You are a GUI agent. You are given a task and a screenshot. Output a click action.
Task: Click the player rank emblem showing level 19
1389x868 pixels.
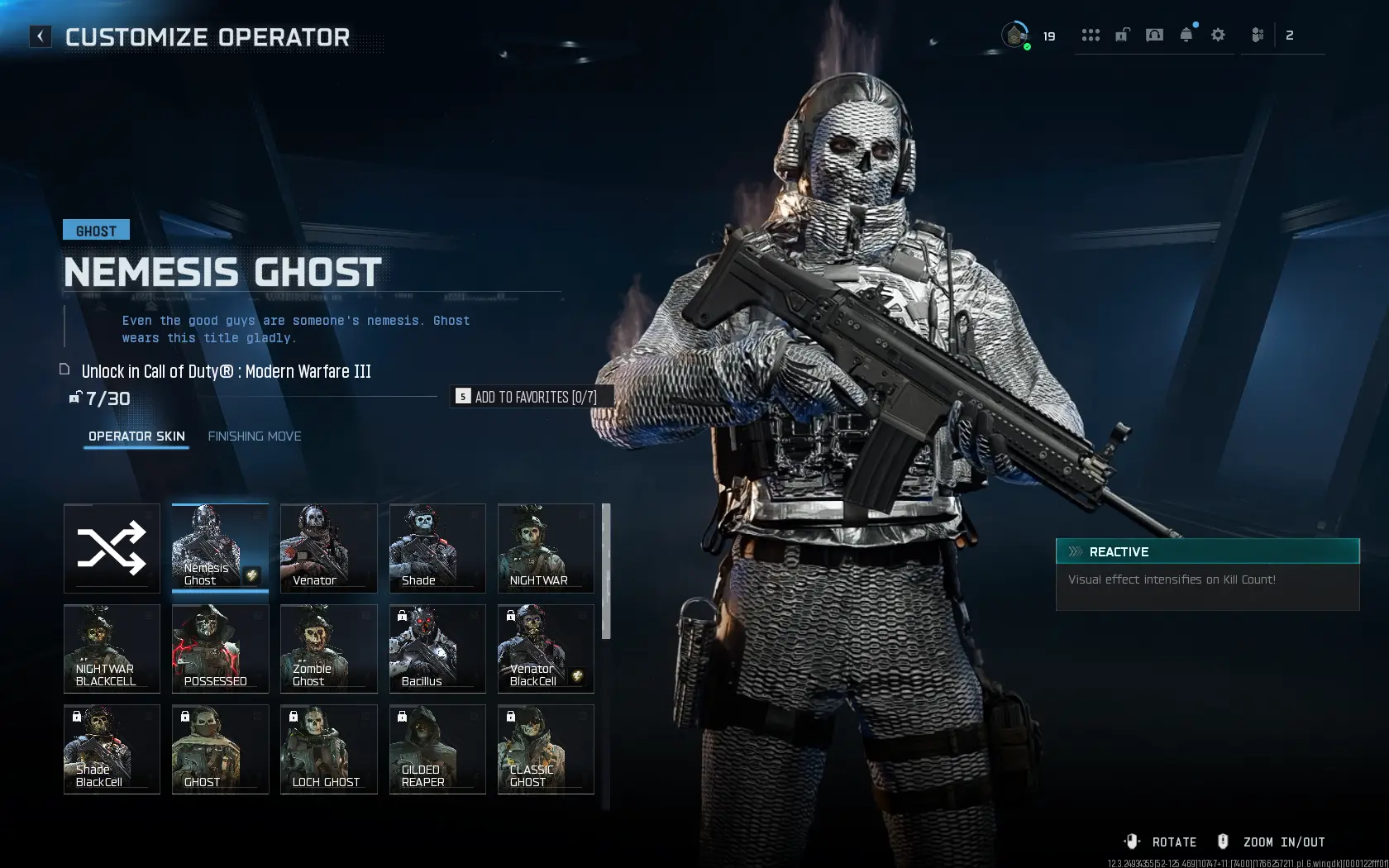1015,35
